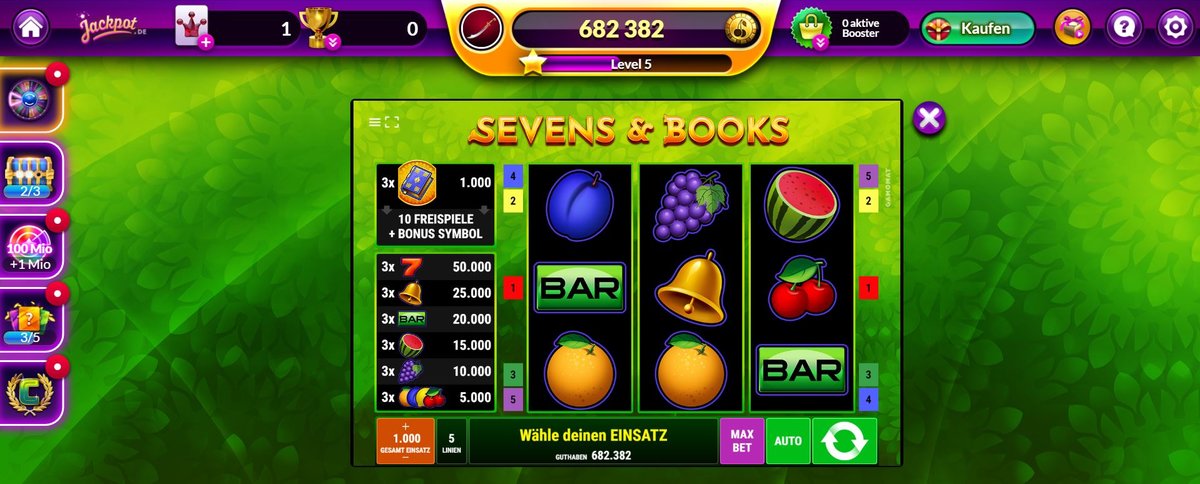The image size is (1200, 484).
Task: Open the pink gift box
Action: [1075, 28]
